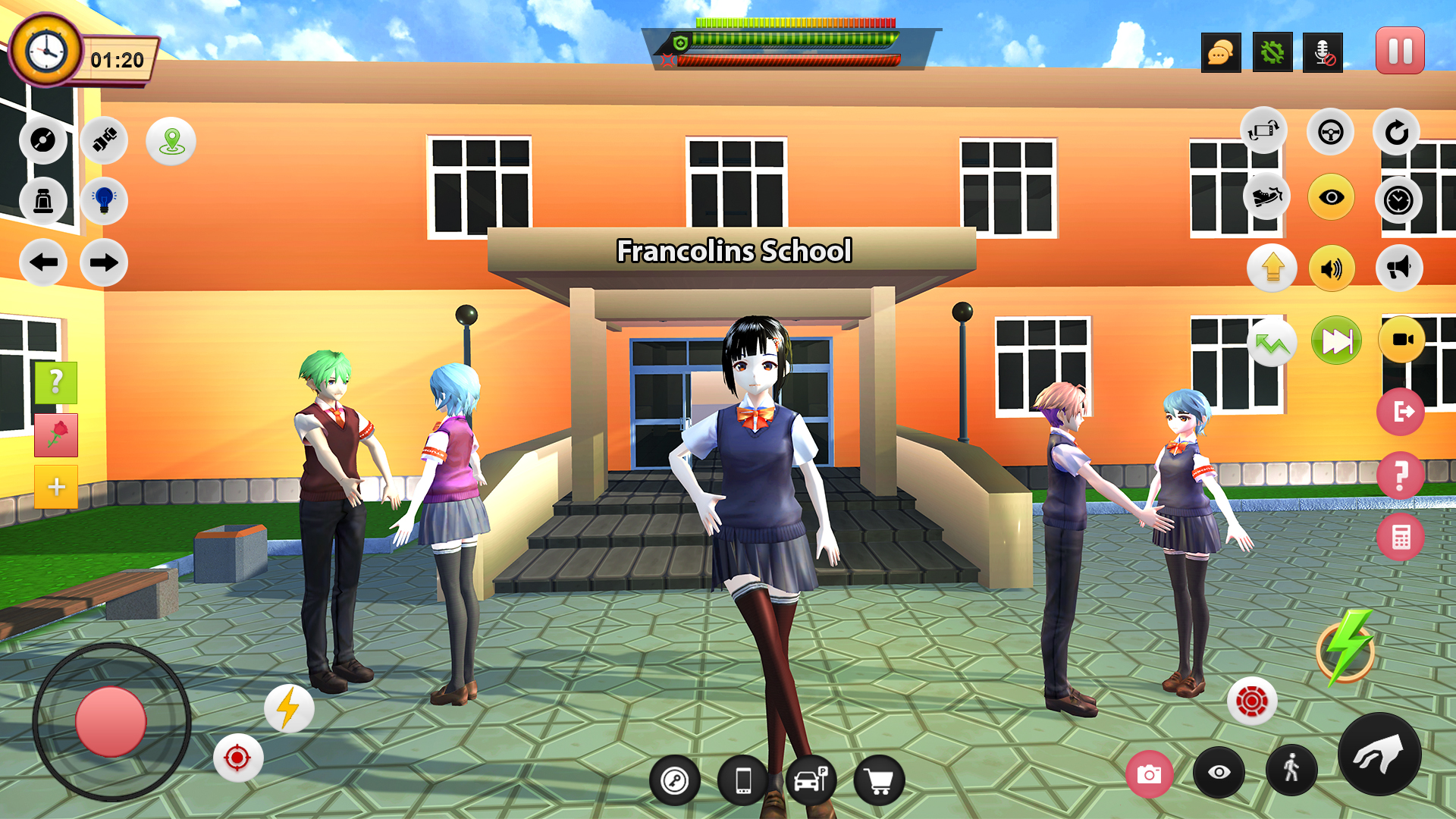Open the pink exit/logout button
Viewport: 1456px width, 819px height.
(1401, 410)
